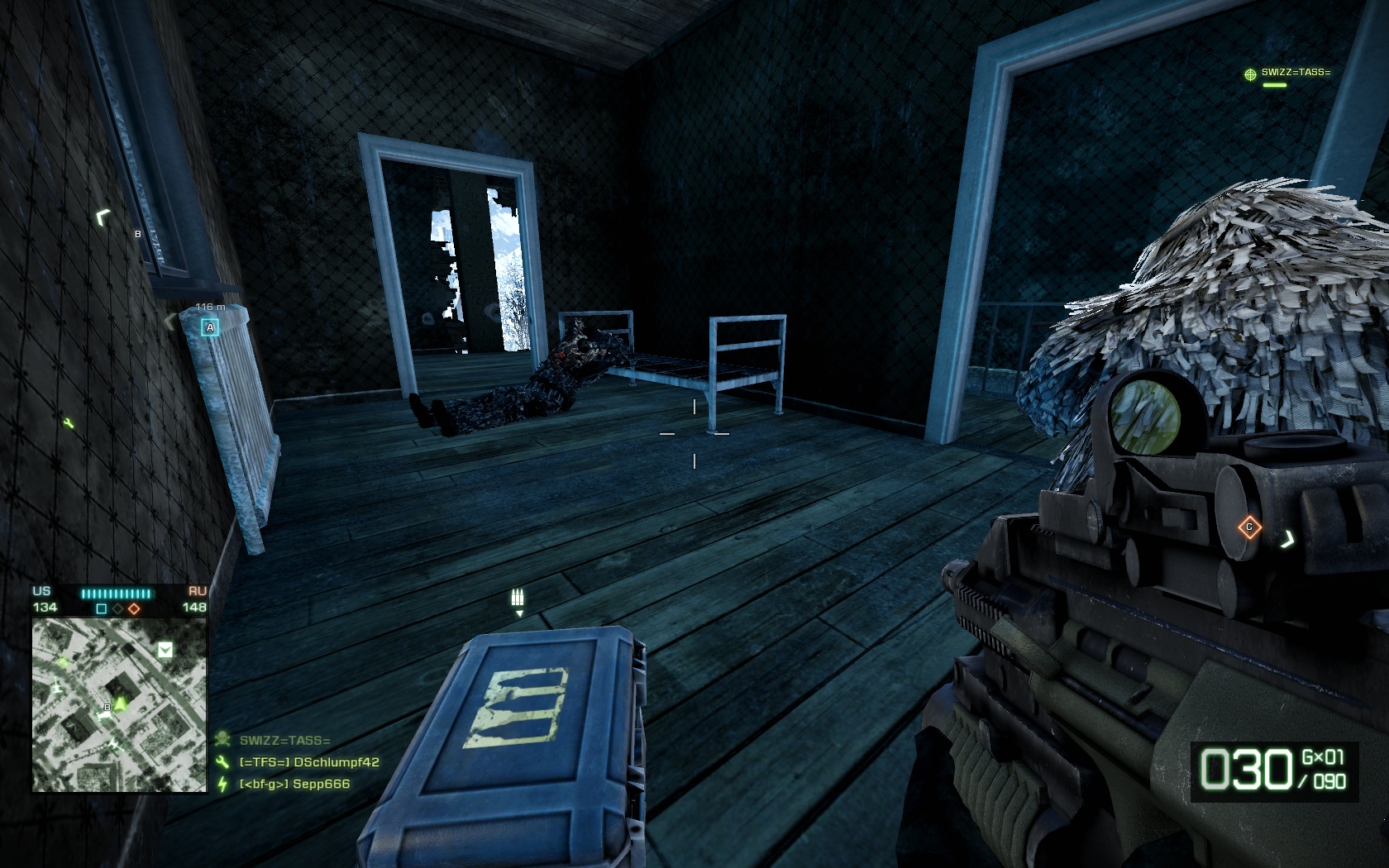The height and width of the screenshot is (868, 1389).
Task: Pick [<bf-g>] Sepp666 in the squad list
Action: pyautogui.click(x=294, y=784)
